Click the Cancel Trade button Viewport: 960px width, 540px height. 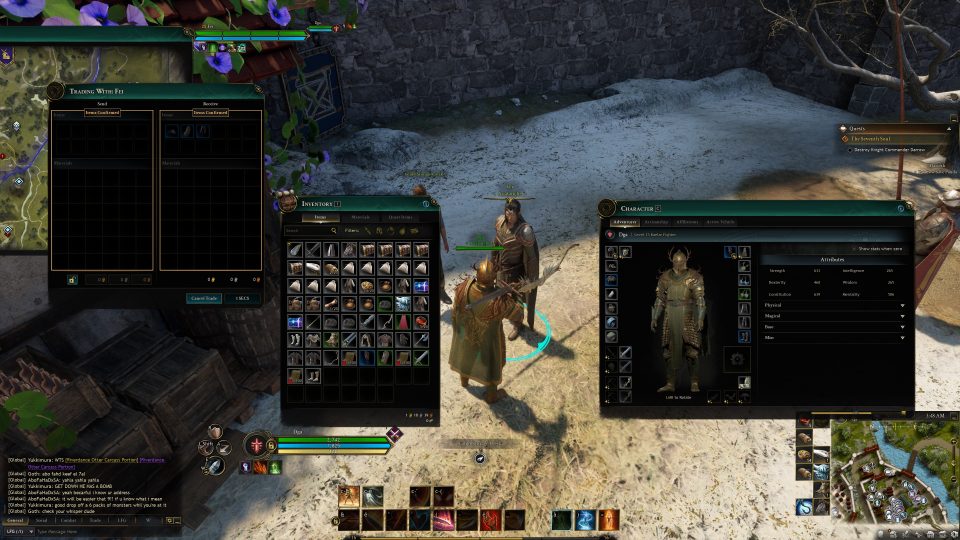(204, 298)
